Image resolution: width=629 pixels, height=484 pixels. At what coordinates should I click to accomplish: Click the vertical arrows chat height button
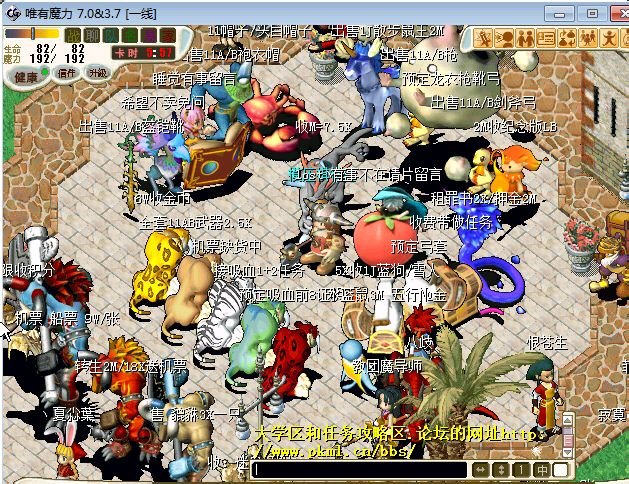coord(500,470)
